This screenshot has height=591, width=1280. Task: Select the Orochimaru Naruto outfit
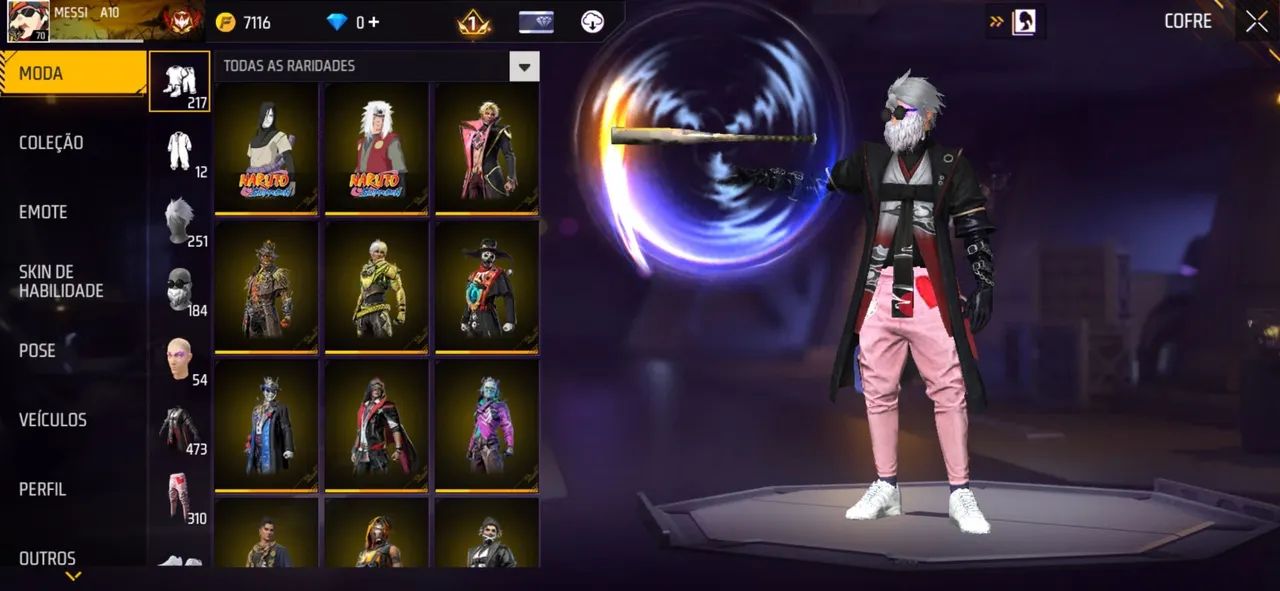pyautogui.click(x=266, y=148)
